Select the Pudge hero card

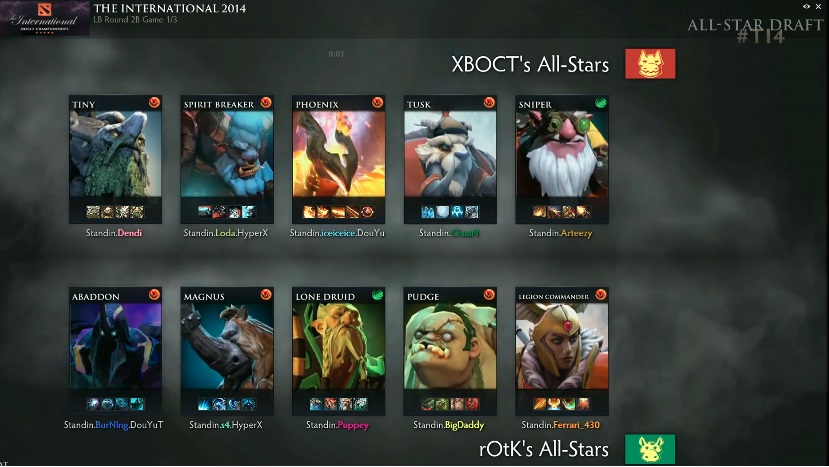point(450,347)
